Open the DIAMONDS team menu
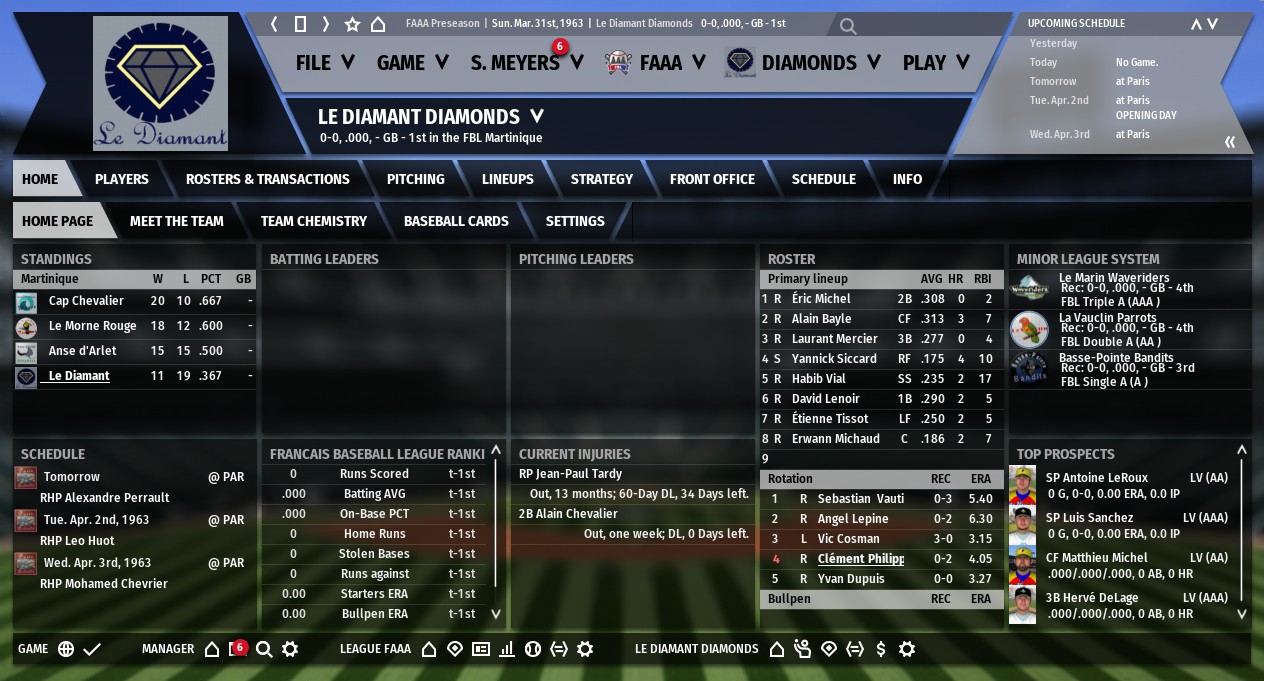 pyautogui.click(x=808, y=63)
